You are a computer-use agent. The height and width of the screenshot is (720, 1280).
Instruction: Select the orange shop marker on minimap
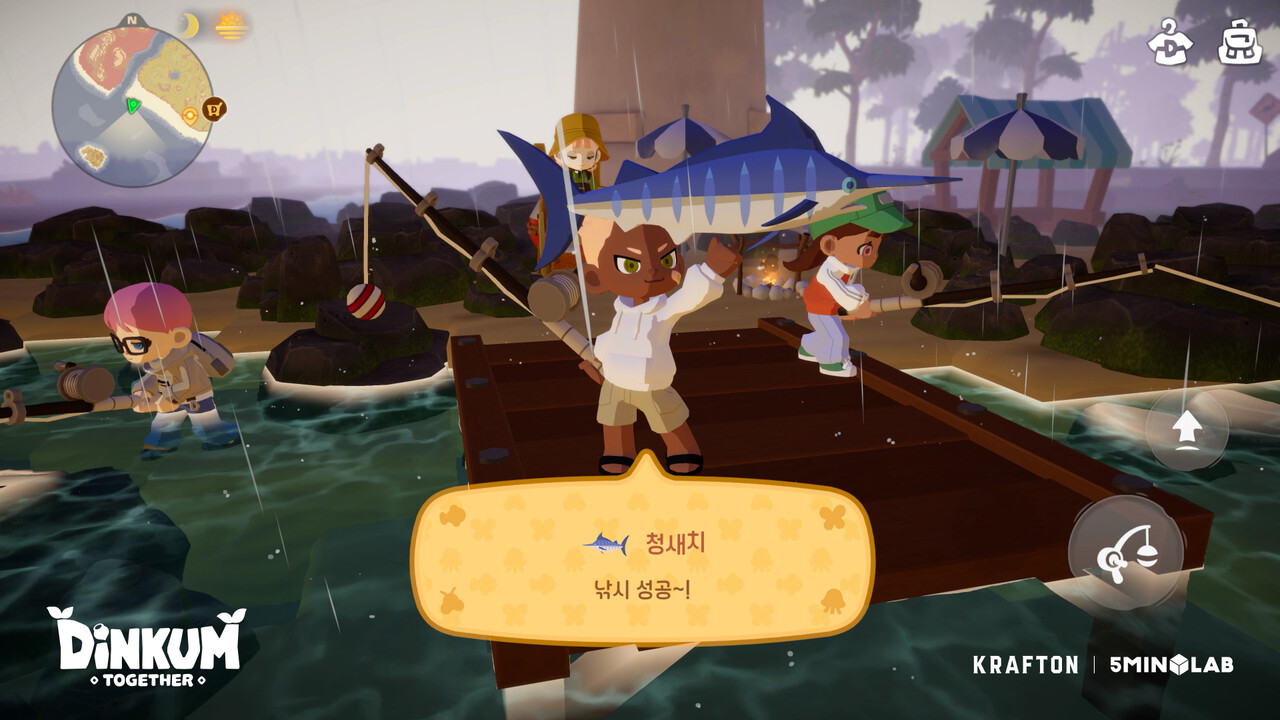[x=213, y=109]
